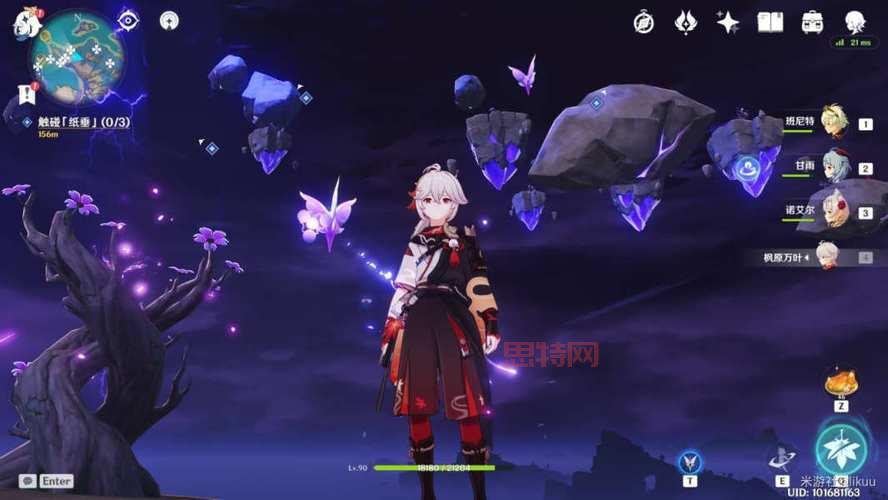Open the chat bubble at bottom left

(x=28, y=481)
